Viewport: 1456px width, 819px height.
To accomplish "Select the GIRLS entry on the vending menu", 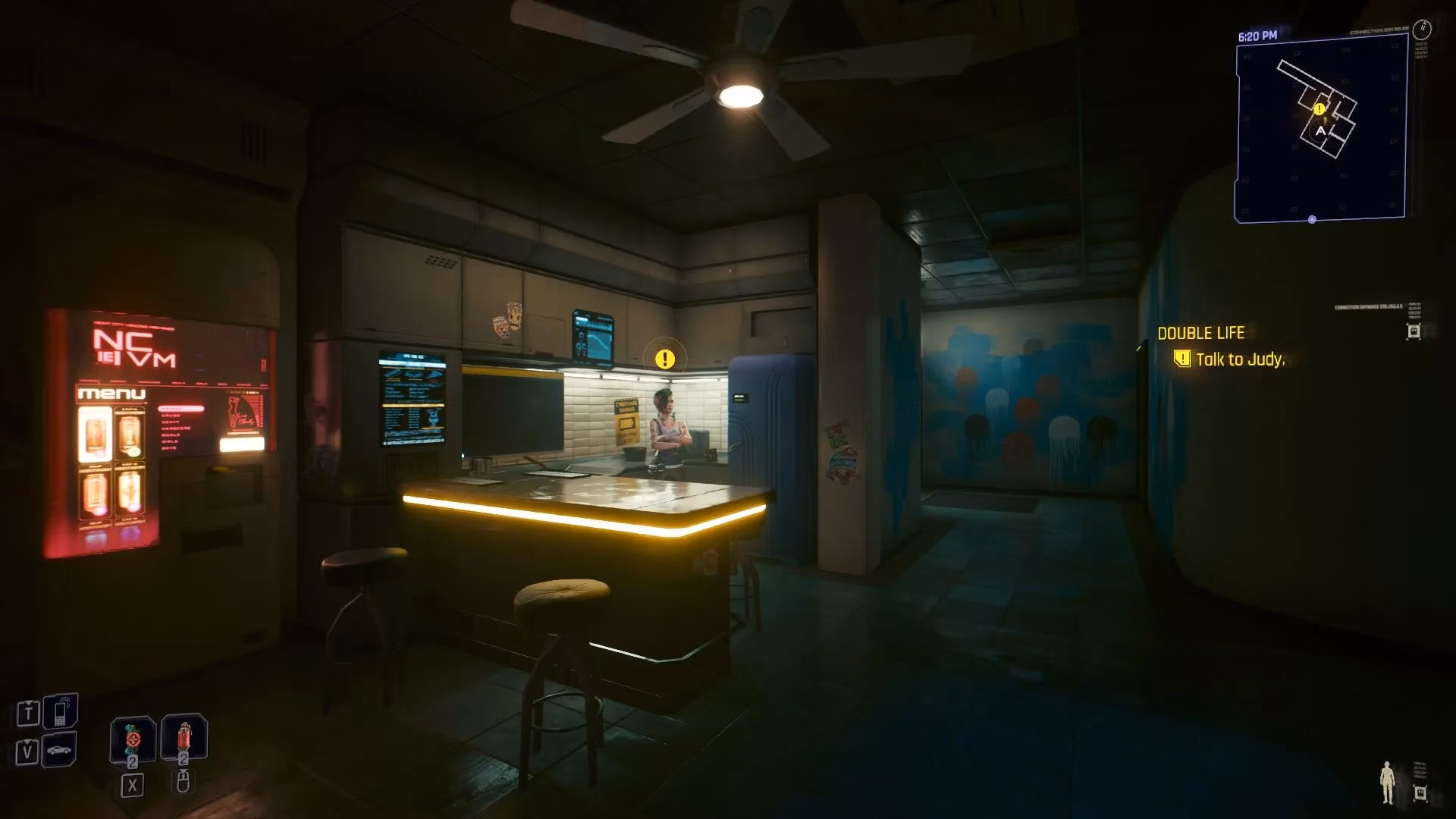I will pyautogui.click(x=169, y=441).
